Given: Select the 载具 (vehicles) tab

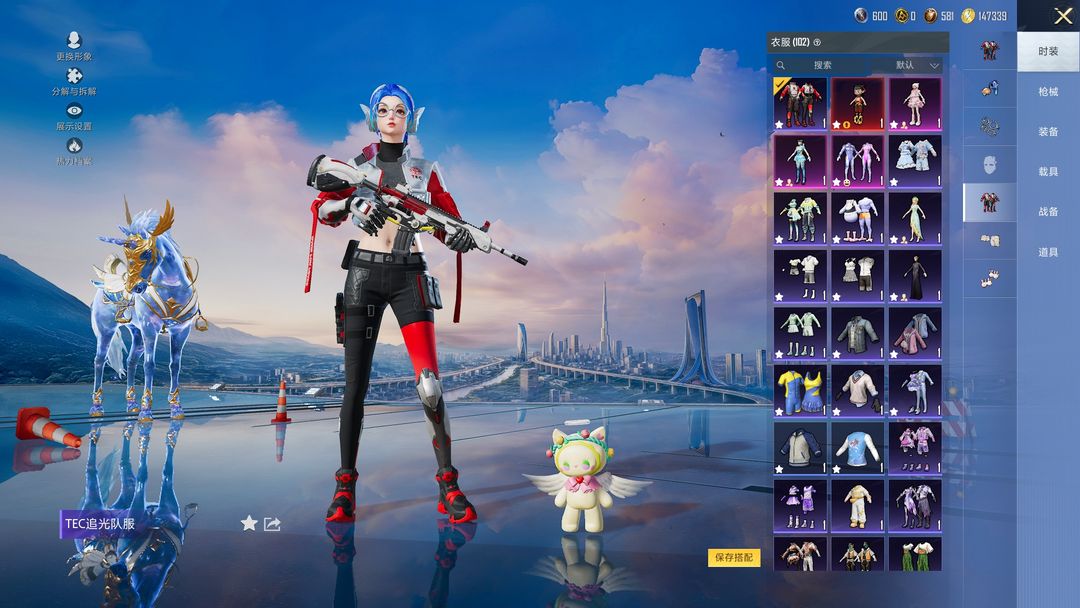Looking at the screenshot, I should pos(1048,172).
